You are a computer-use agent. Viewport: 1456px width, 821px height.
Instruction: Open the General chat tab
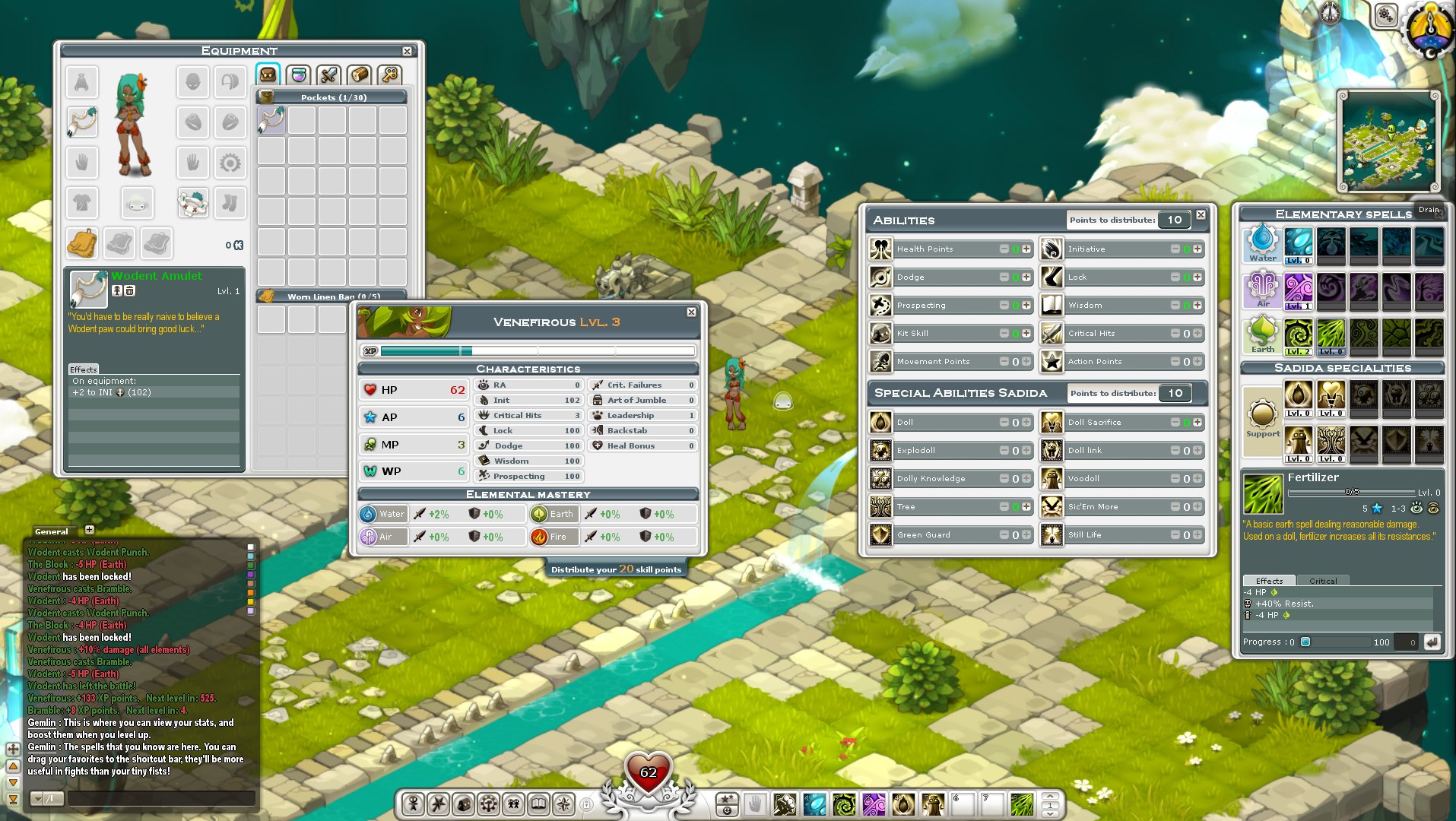[52, 531]
